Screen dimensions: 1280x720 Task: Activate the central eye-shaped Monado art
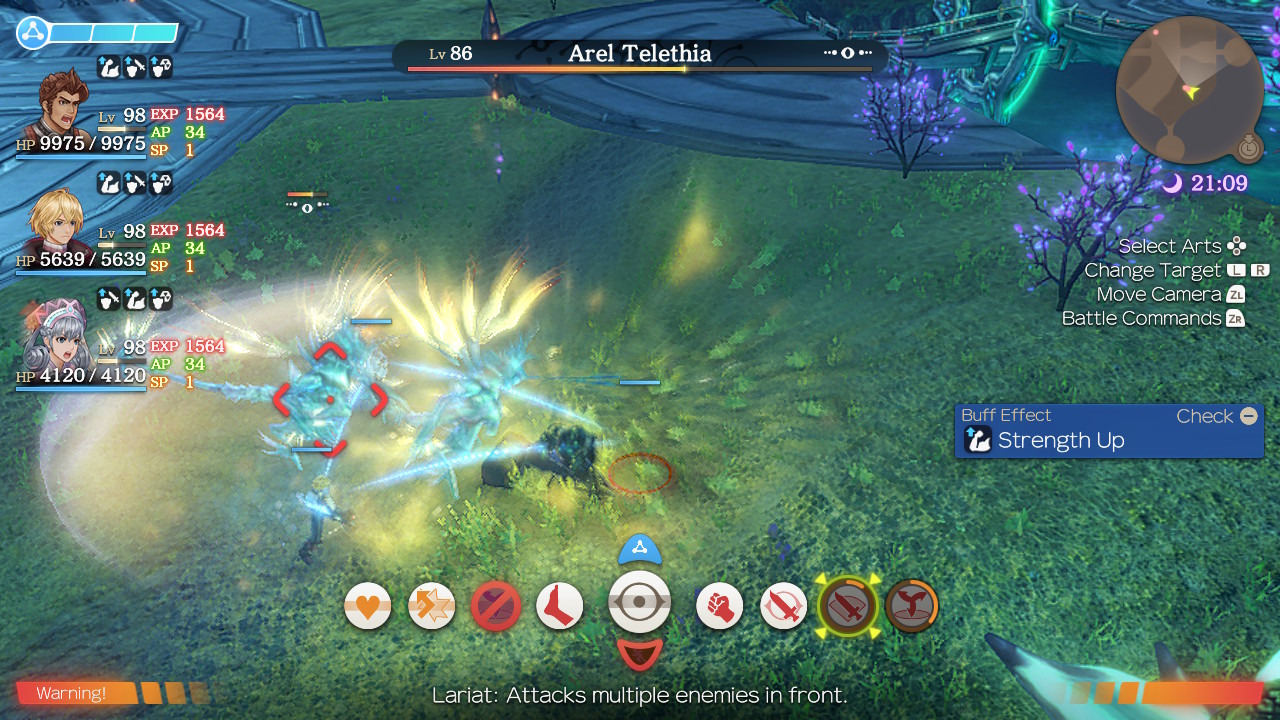coord(640,605)
